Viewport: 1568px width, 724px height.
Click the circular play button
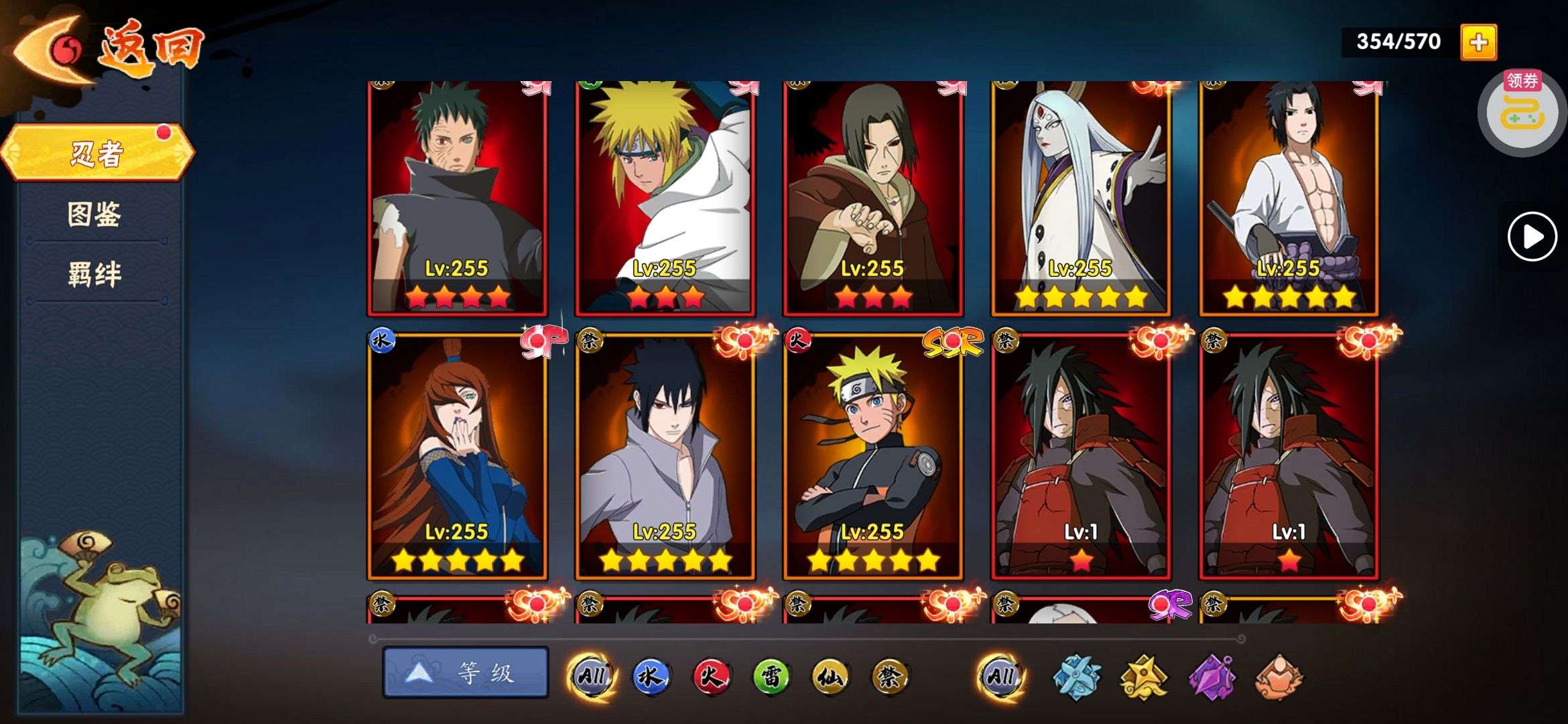point(1532,236)
